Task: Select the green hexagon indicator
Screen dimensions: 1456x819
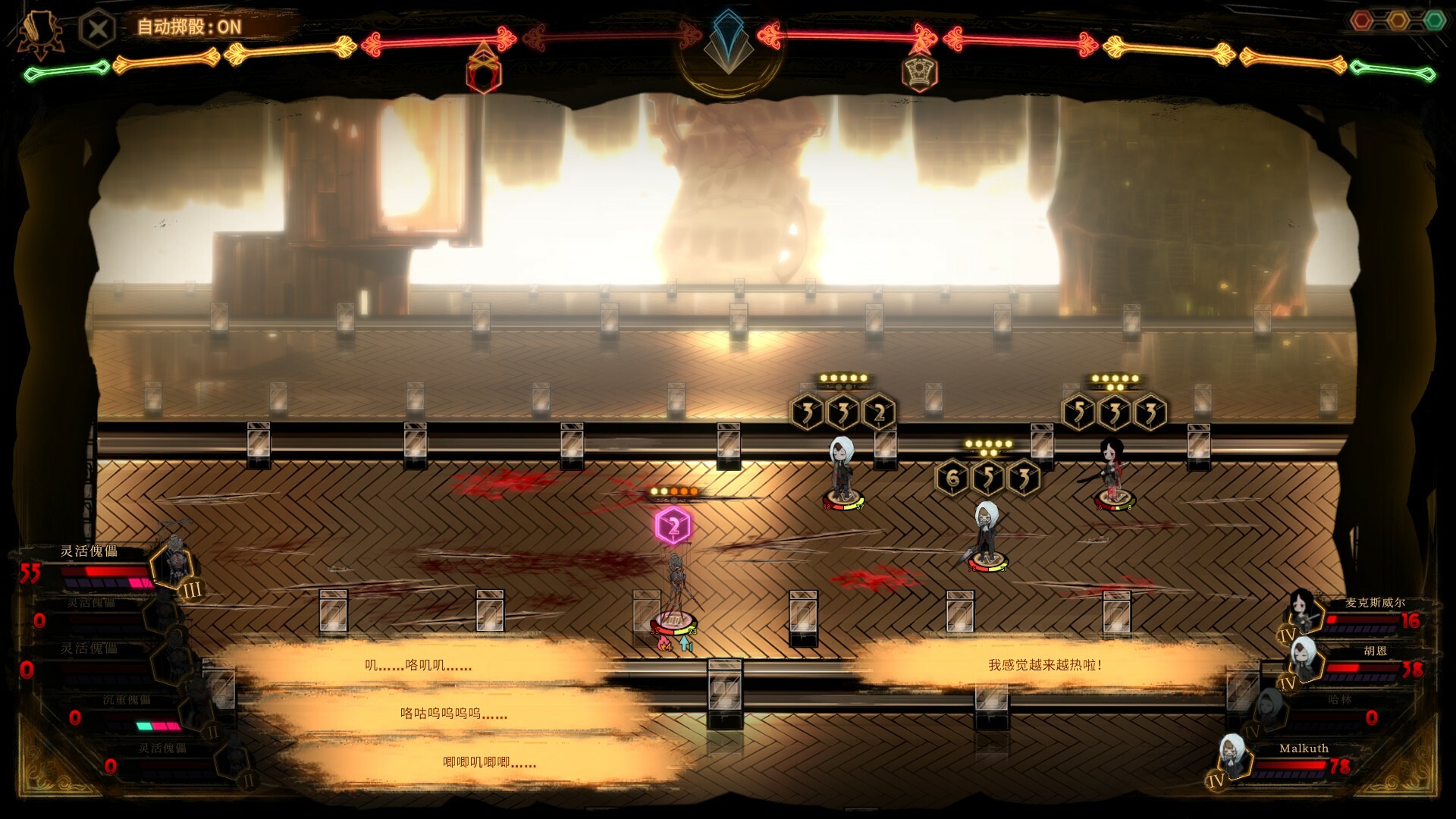Action: tap(1434, 20)
